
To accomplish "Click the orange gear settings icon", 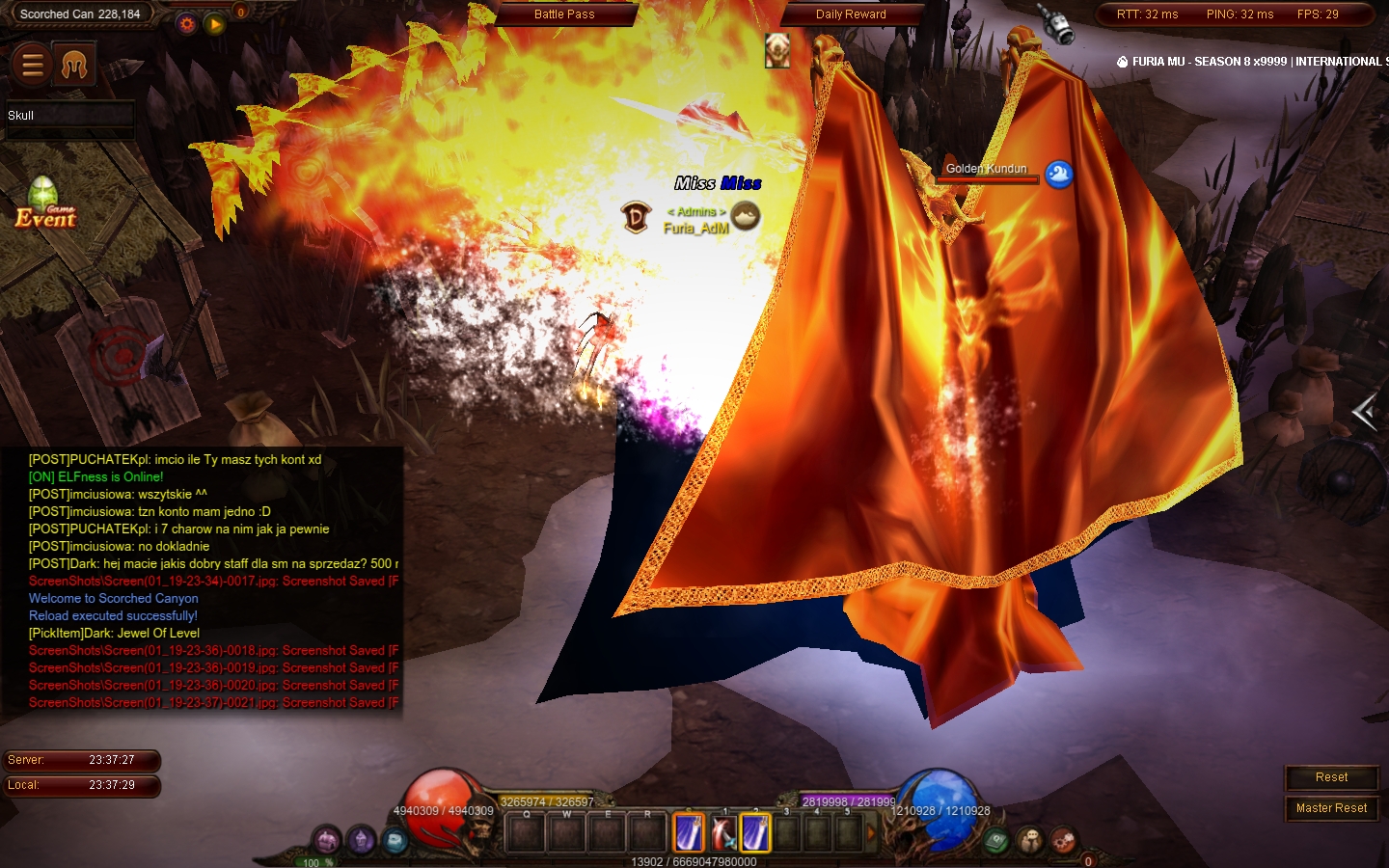I will coord(187,24).
